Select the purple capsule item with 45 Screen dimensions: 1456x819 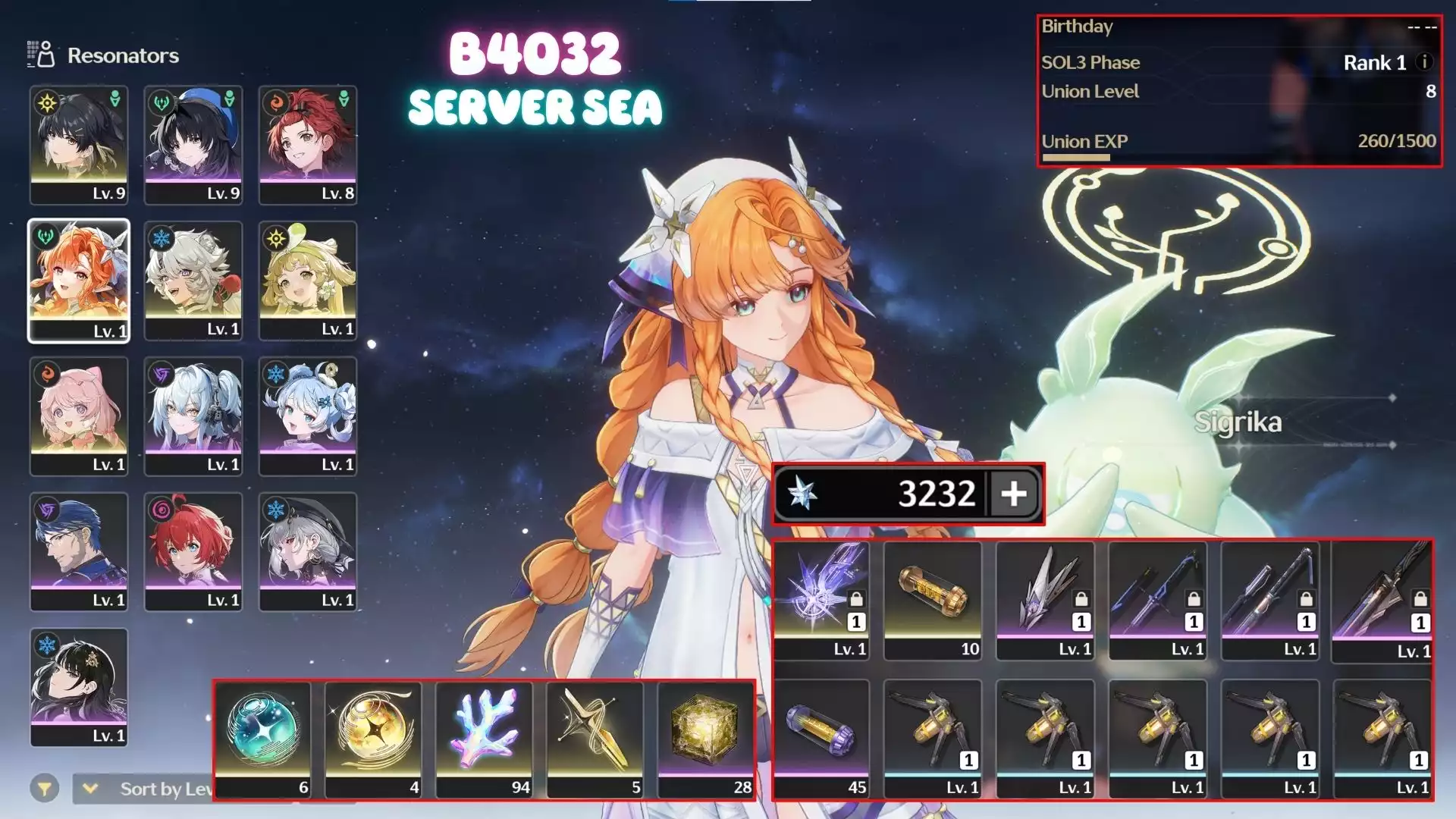click(821, 739)
